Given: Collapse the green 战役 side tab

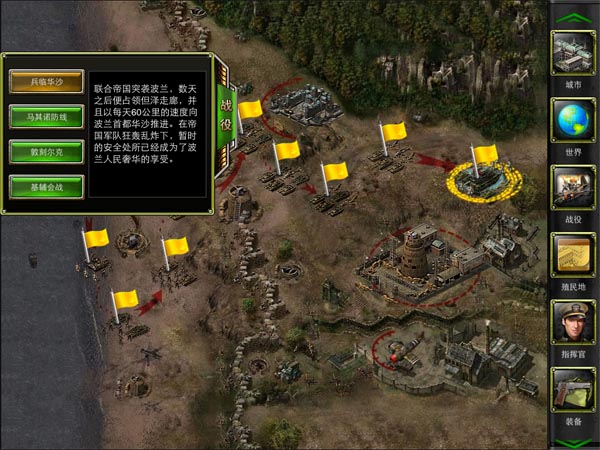Looking at the screenshot, I should coord(225,105).
